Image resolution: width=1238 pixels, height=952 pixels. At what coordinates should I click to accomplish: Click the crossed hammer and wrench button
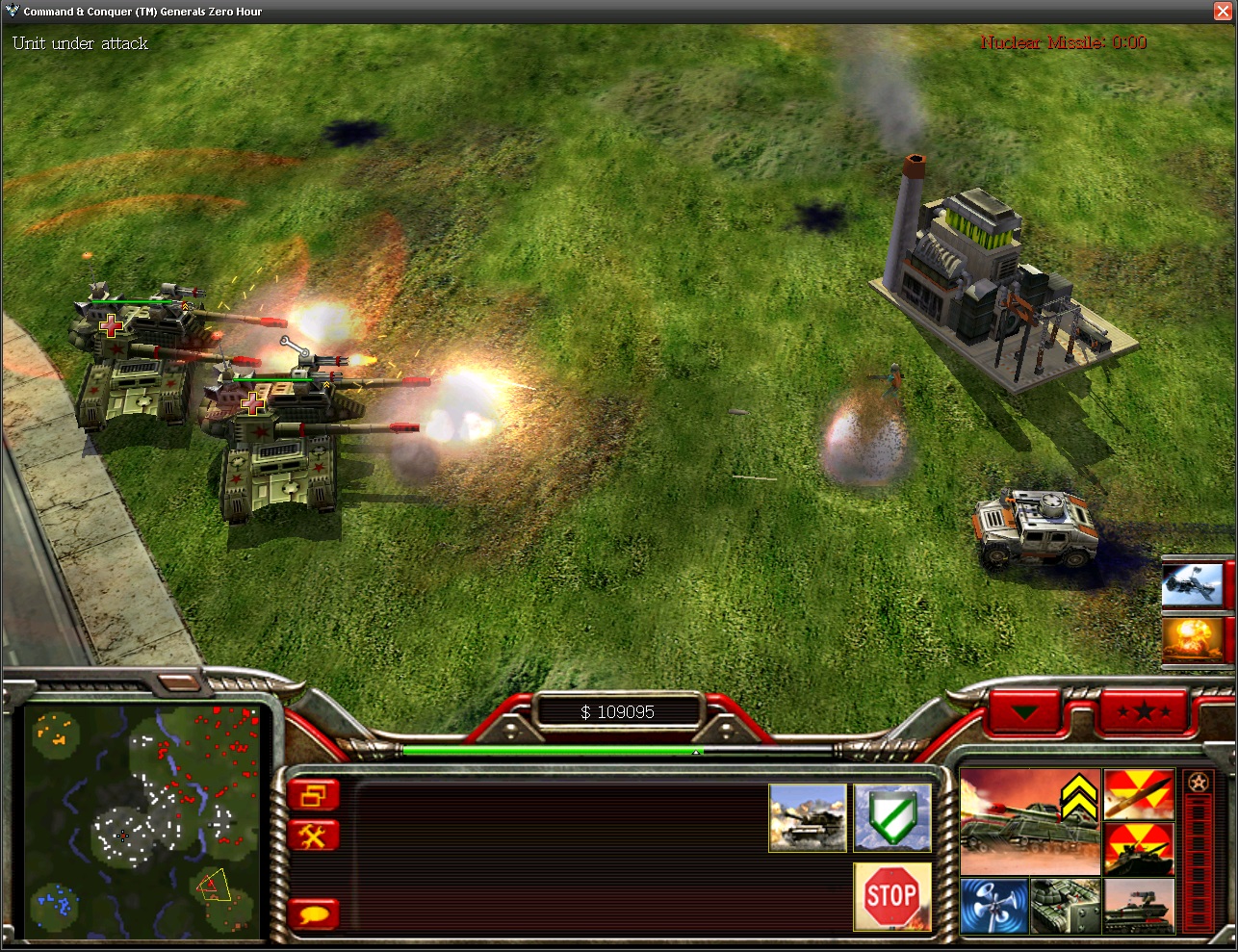[314, 836]
